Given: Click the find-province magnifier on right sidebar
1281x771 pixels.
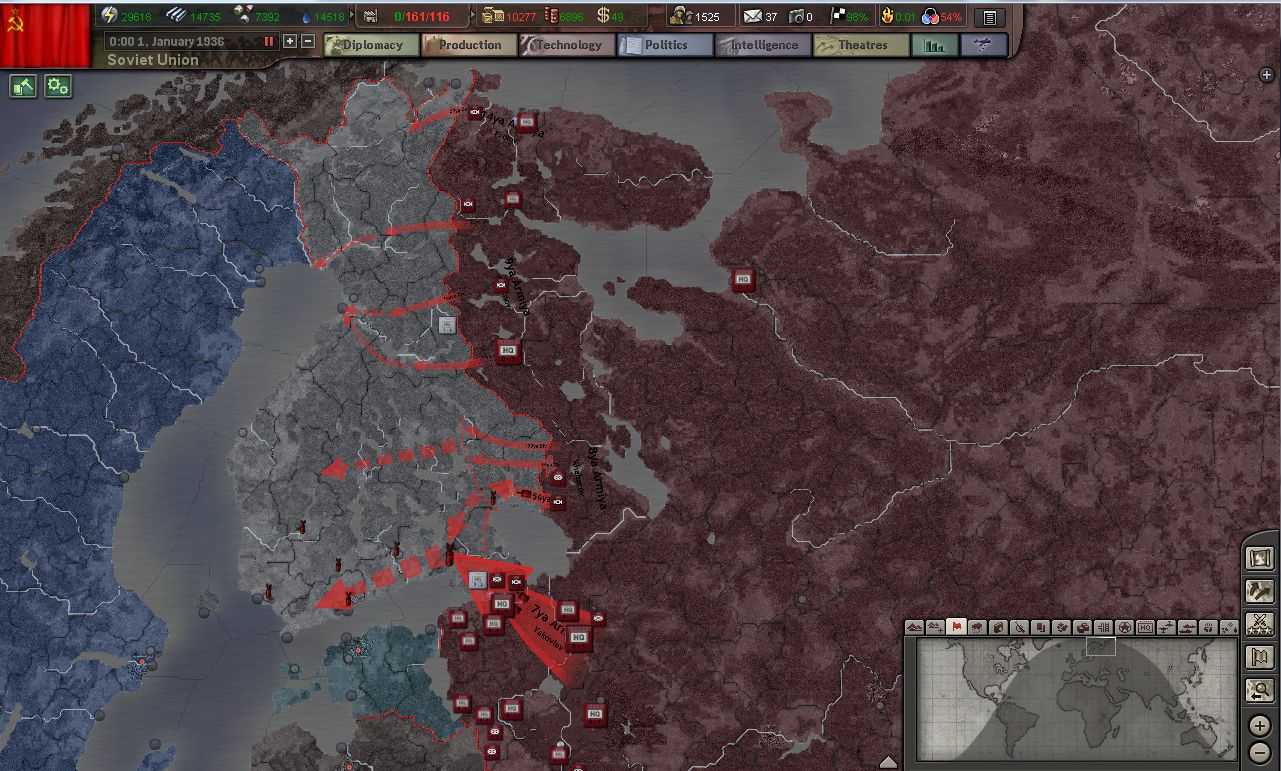Looking at the screenshot, I should click(x=1259, y=690).
